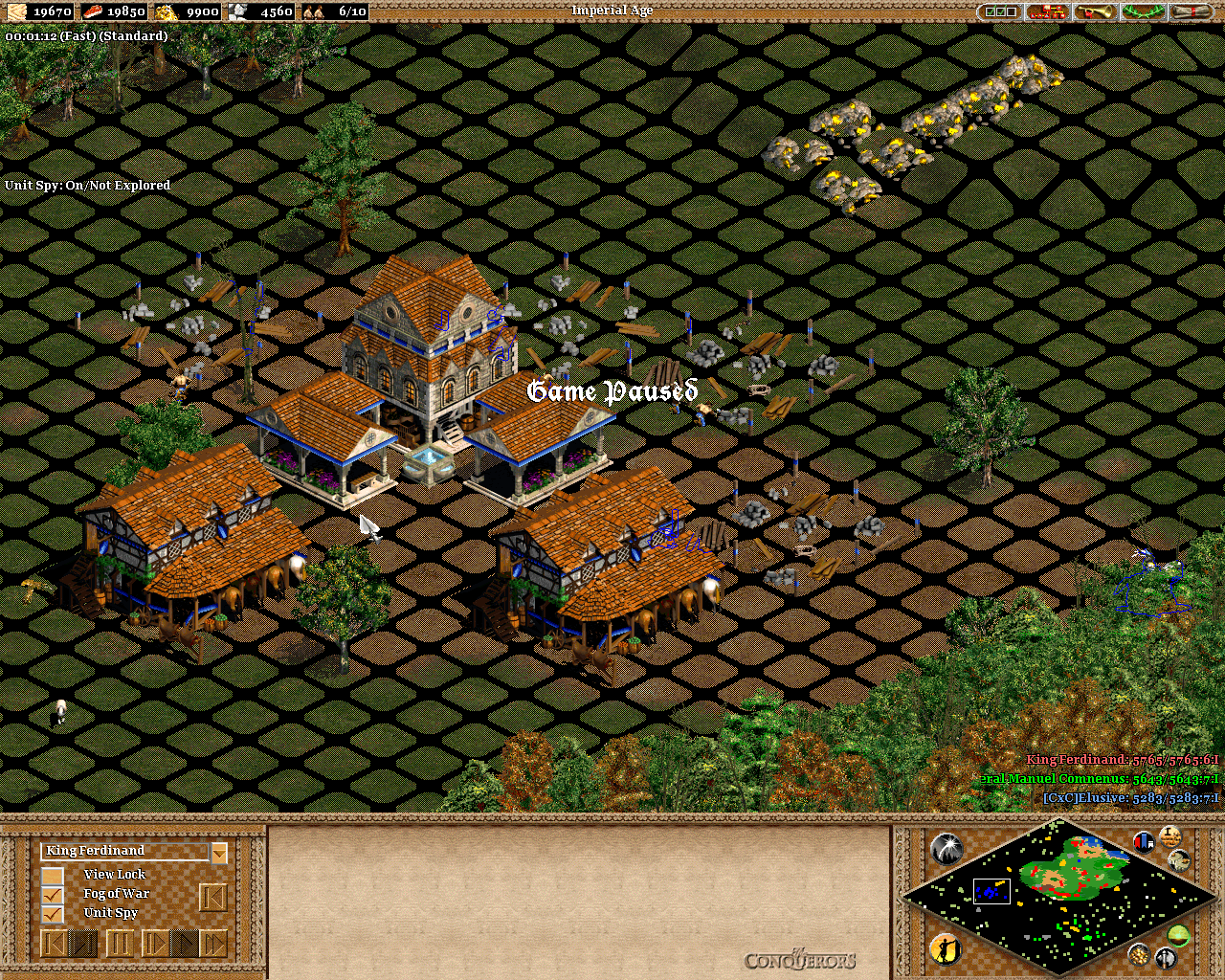The image size is (1225, 980).
Task: Open the game Menu scroll icon
Action: coord(1191,11)
